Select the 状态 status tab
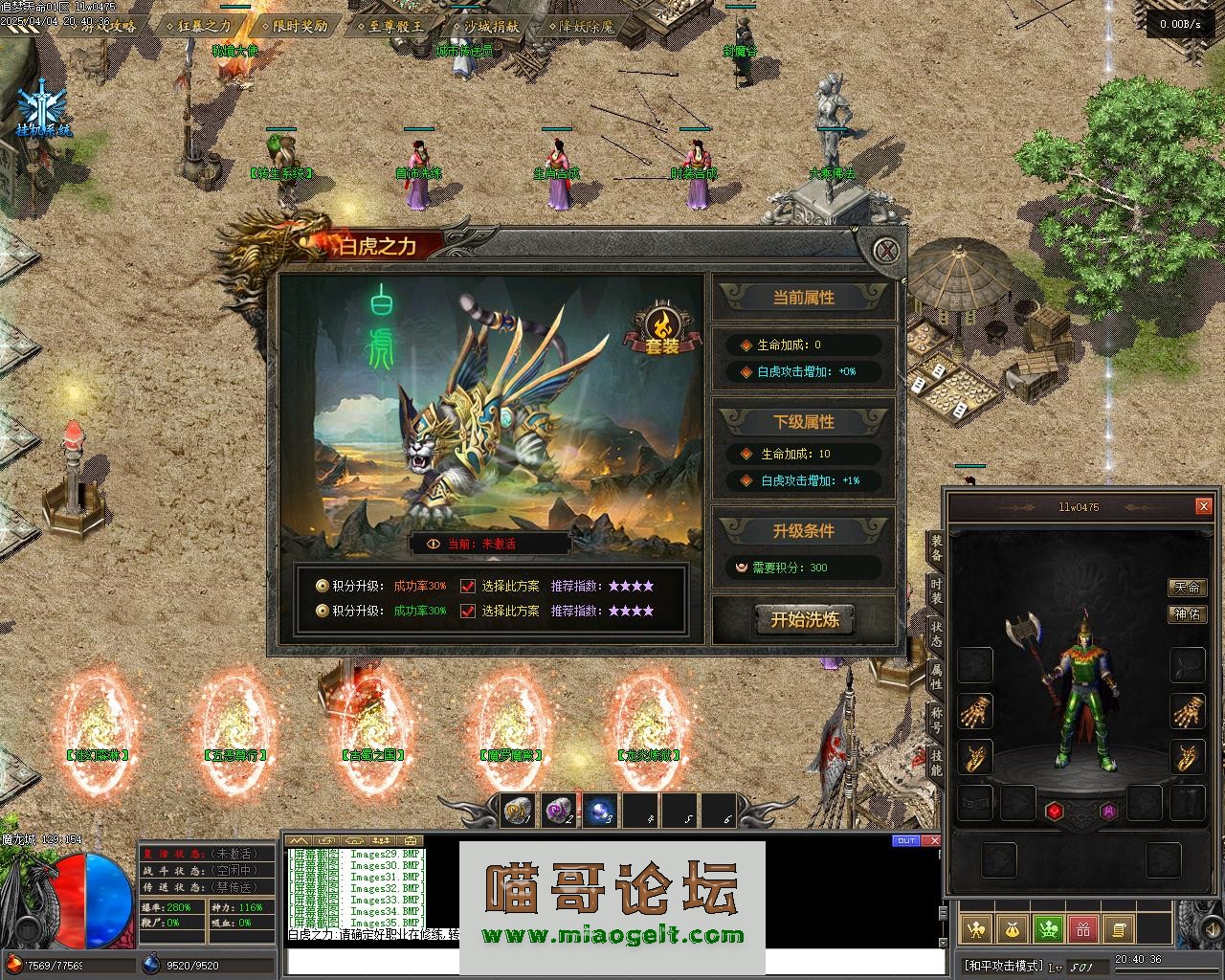This screenshot has width=1225, height=980. pyautogui.click(x=935, y=634)
